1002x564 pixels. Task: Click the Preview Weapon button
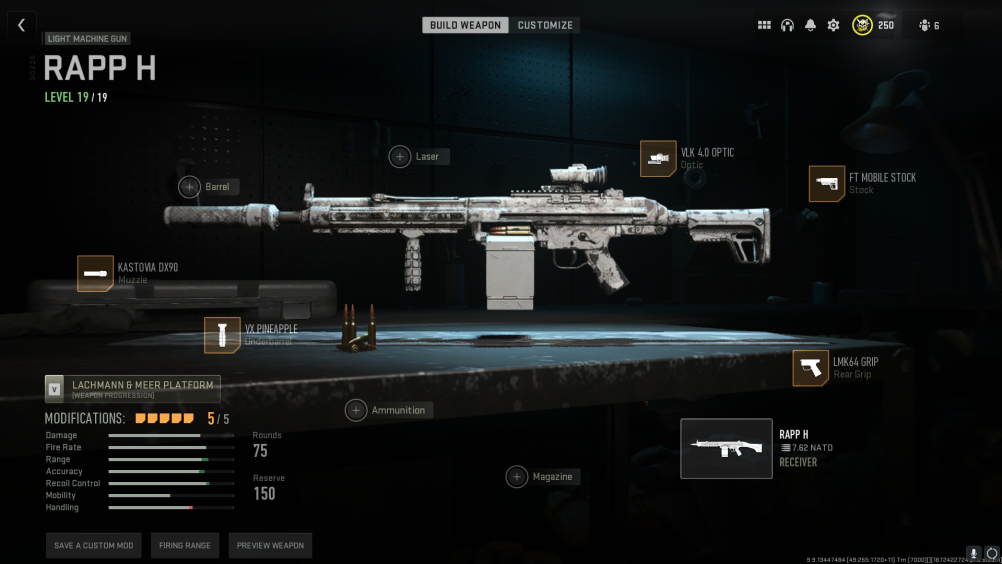(270, 546)
